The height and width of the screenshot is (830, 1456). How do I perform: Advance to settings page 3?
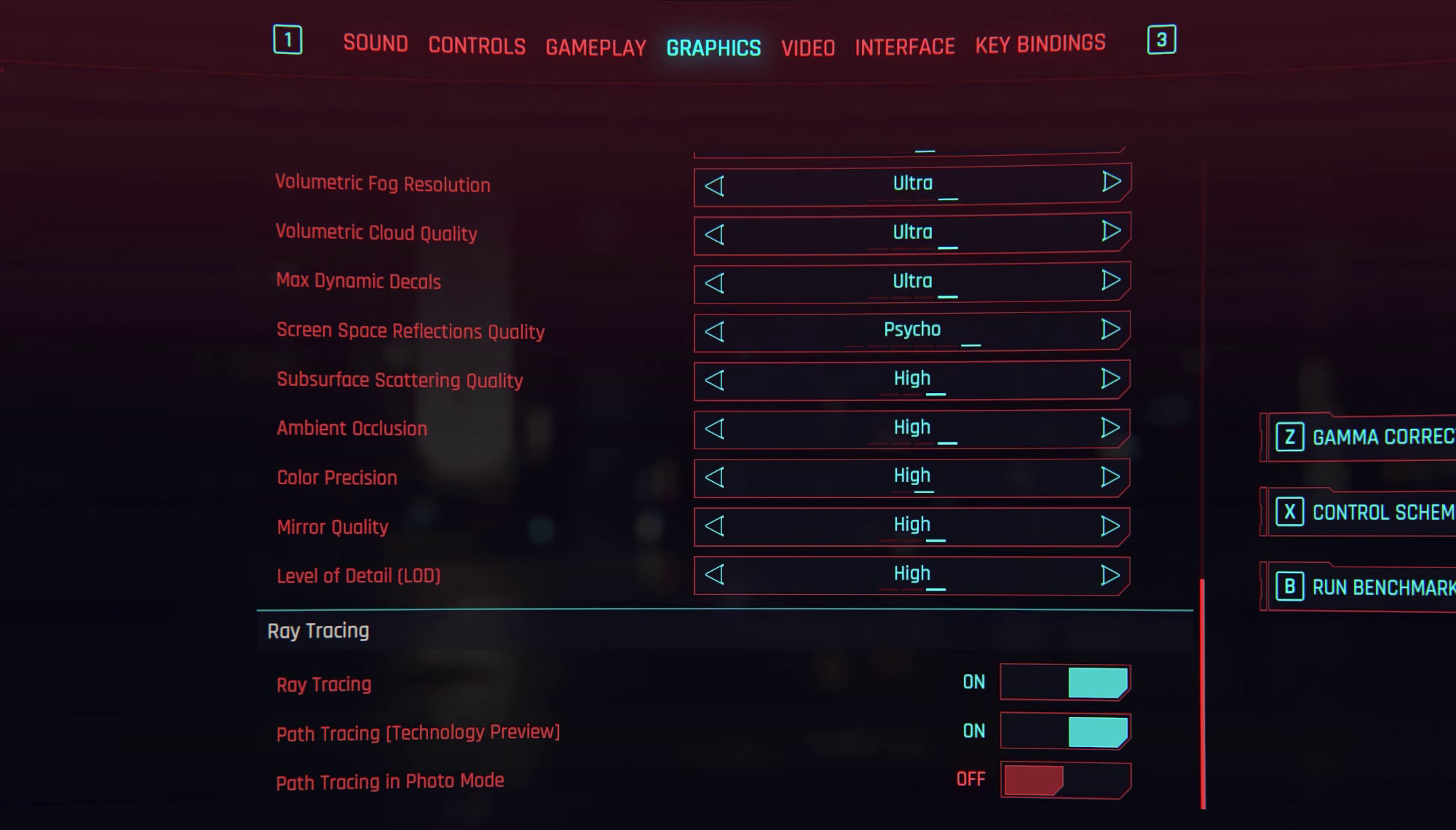click(1162, 40)
